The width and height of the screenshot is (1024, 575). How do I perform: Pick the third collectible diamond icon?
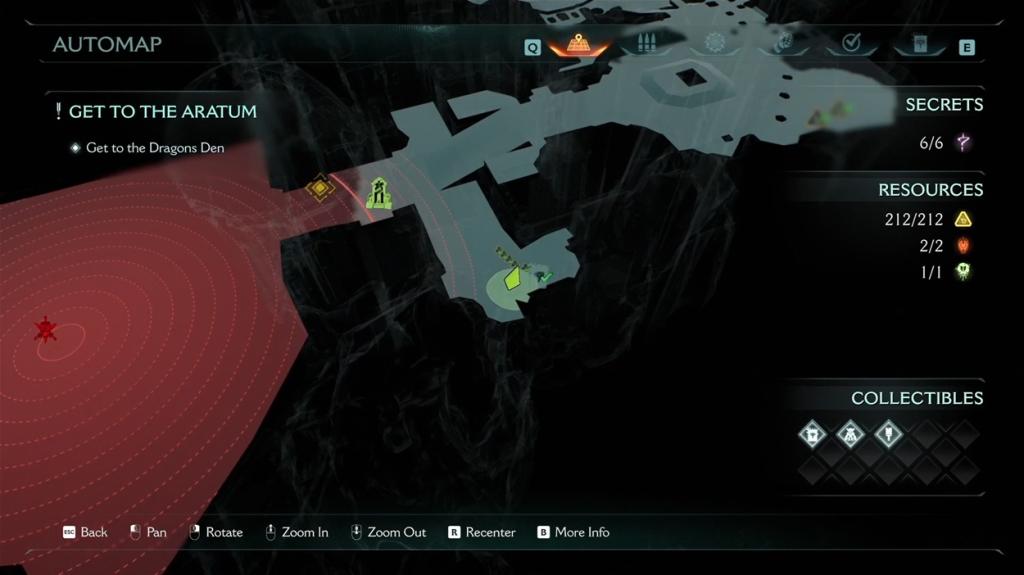[x=888, y=434]
